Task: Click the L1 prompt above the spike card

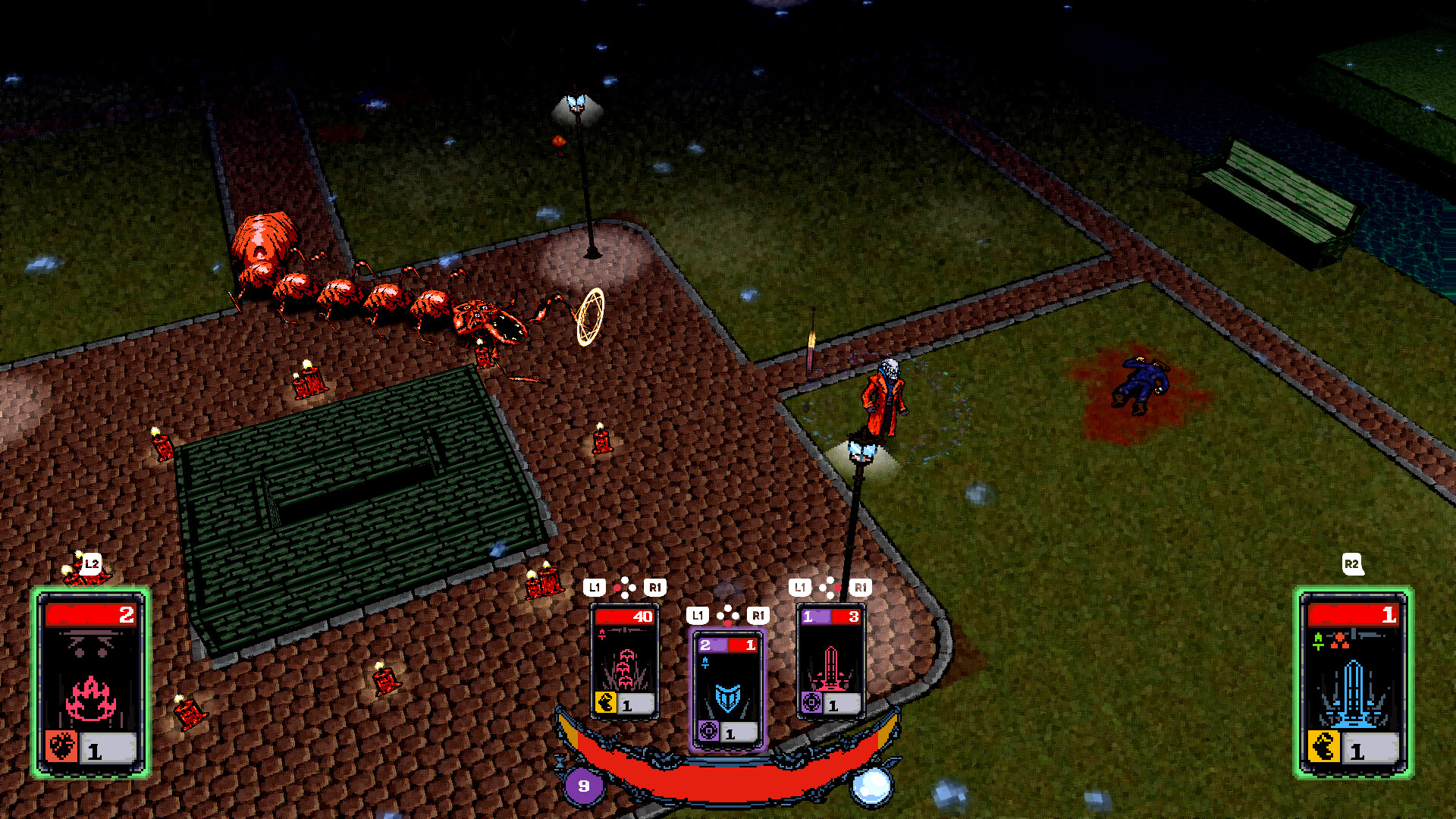Action: point(594,586)
